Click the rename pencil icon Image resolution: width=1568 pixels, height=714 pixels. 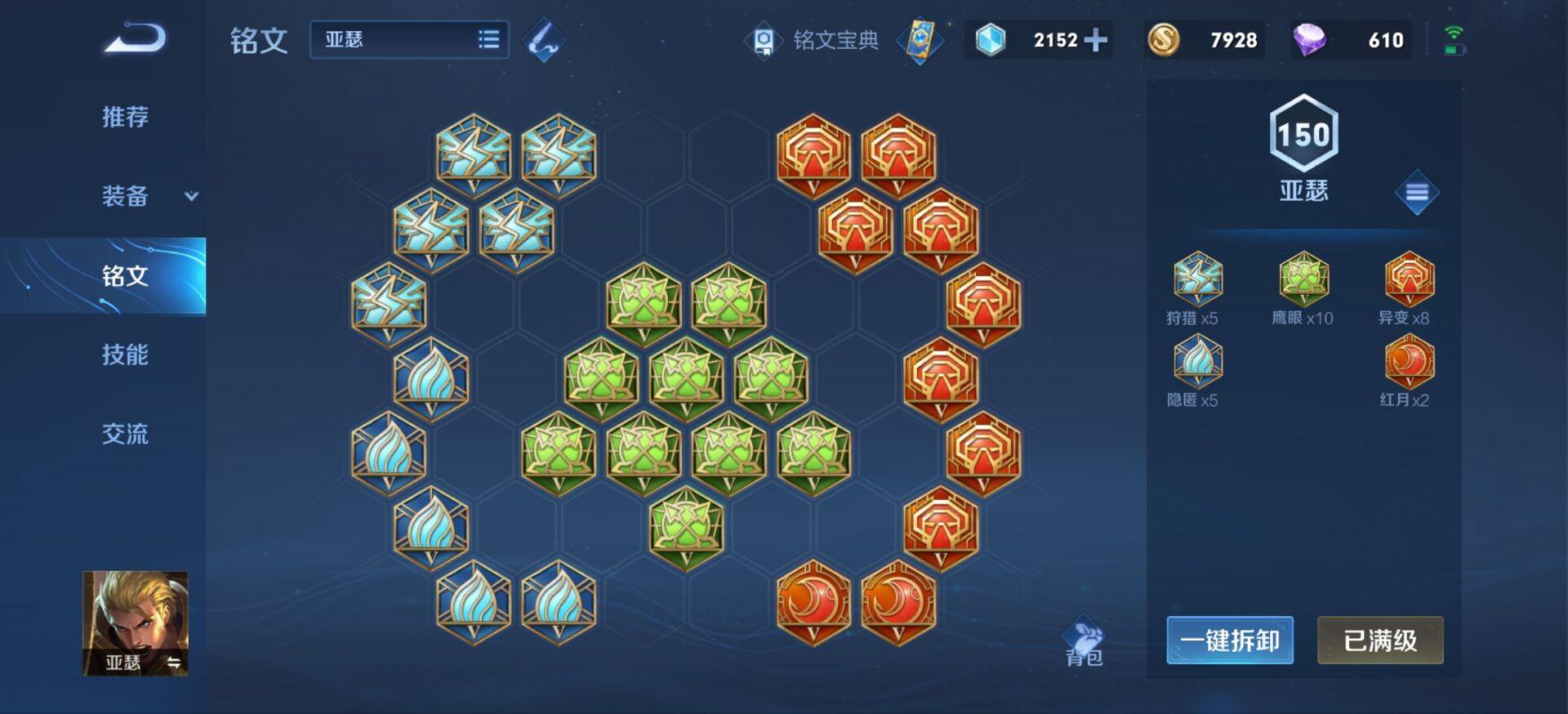tap(543, 40)
